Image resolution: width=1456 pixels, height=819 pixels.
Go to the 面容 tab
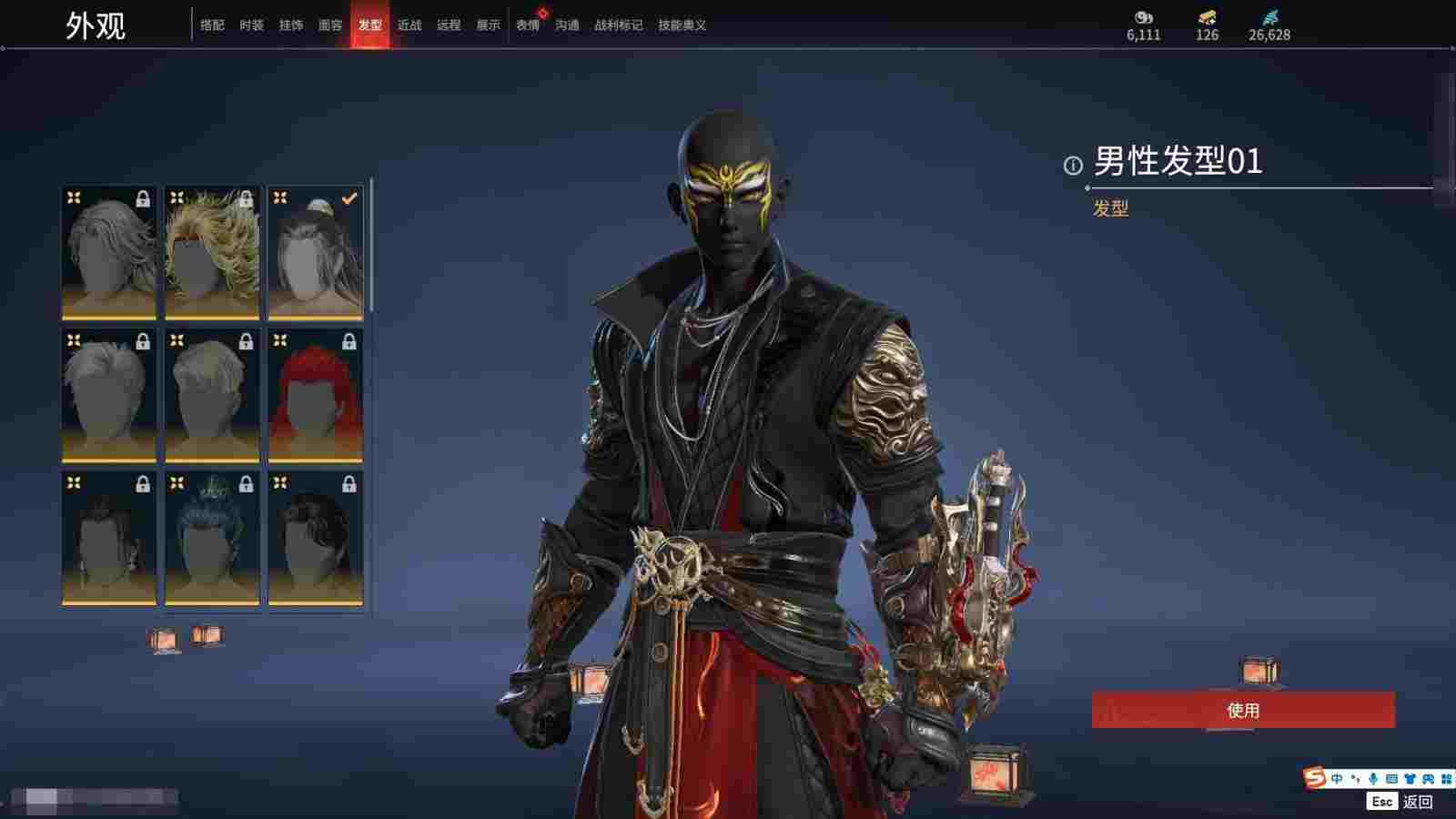tap(330, 25)
